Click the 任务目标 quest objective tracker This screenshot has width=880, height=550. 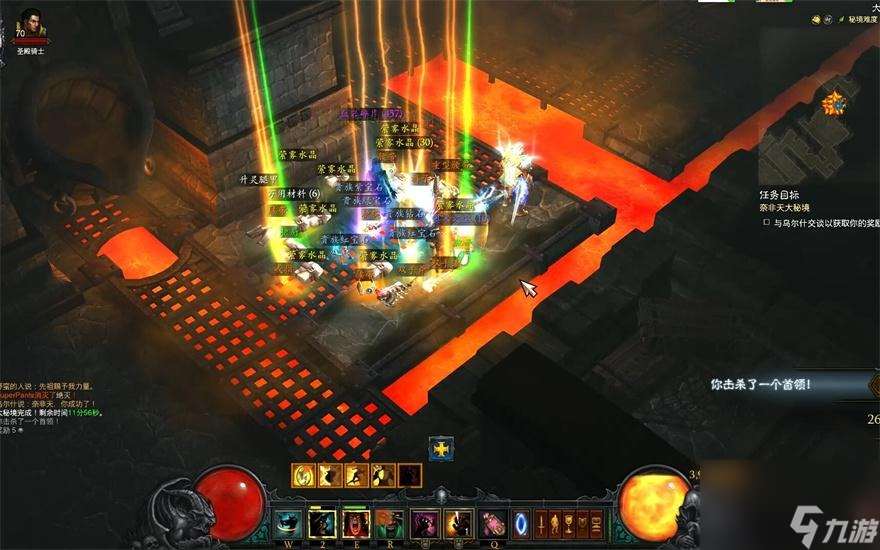tap(779, 195)
